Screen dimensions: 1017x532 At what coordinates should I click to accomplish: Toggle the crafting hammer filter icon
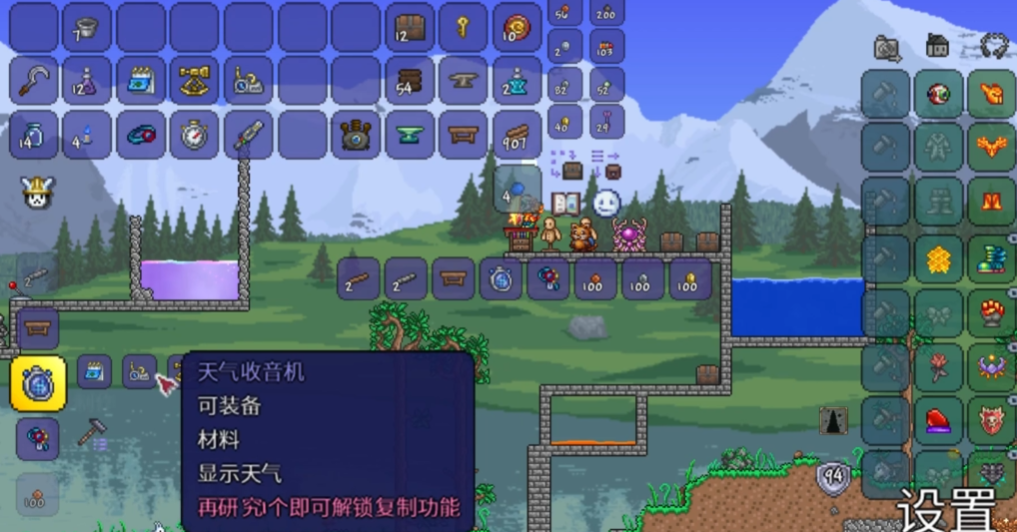pos(93,432)
